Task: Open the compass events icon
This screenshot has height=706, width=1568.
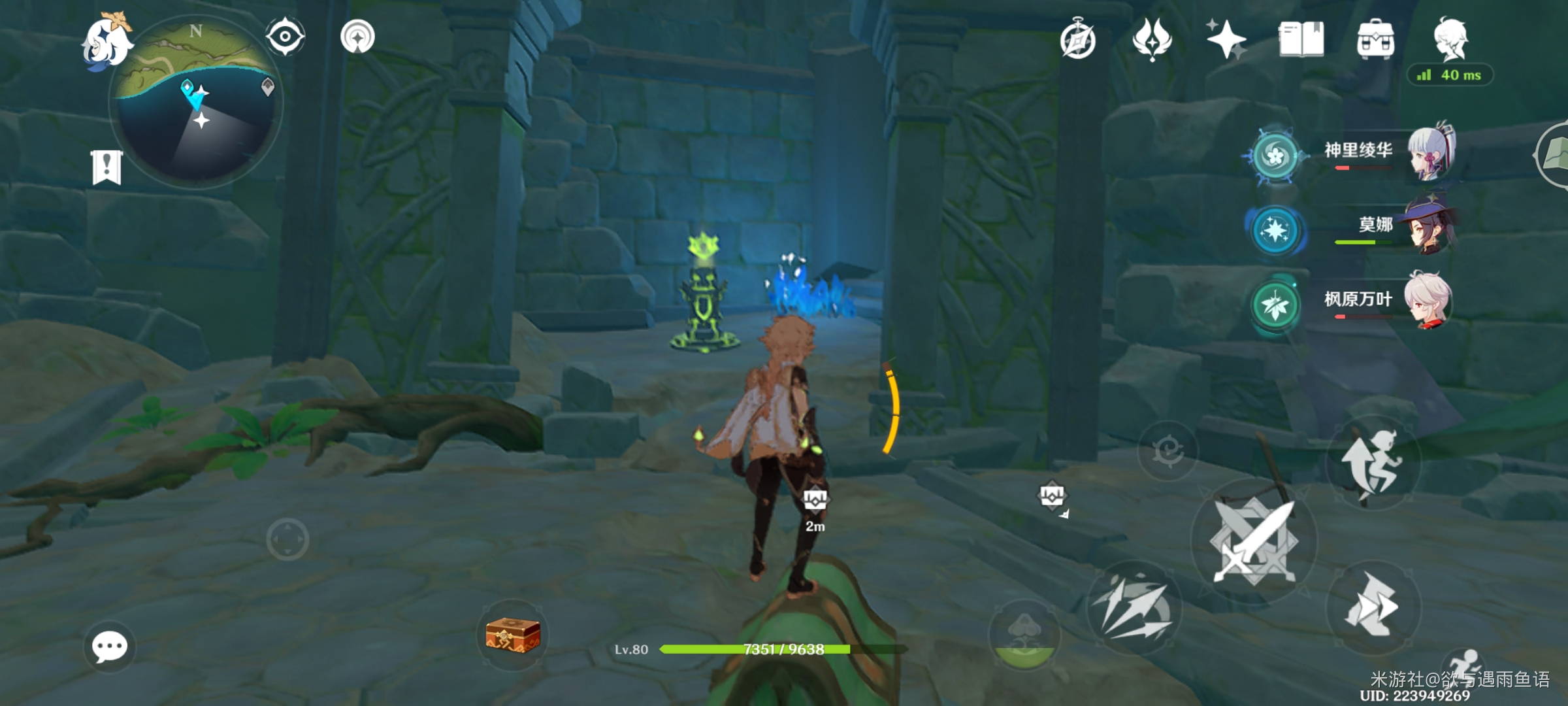Action: [1077, 41]
